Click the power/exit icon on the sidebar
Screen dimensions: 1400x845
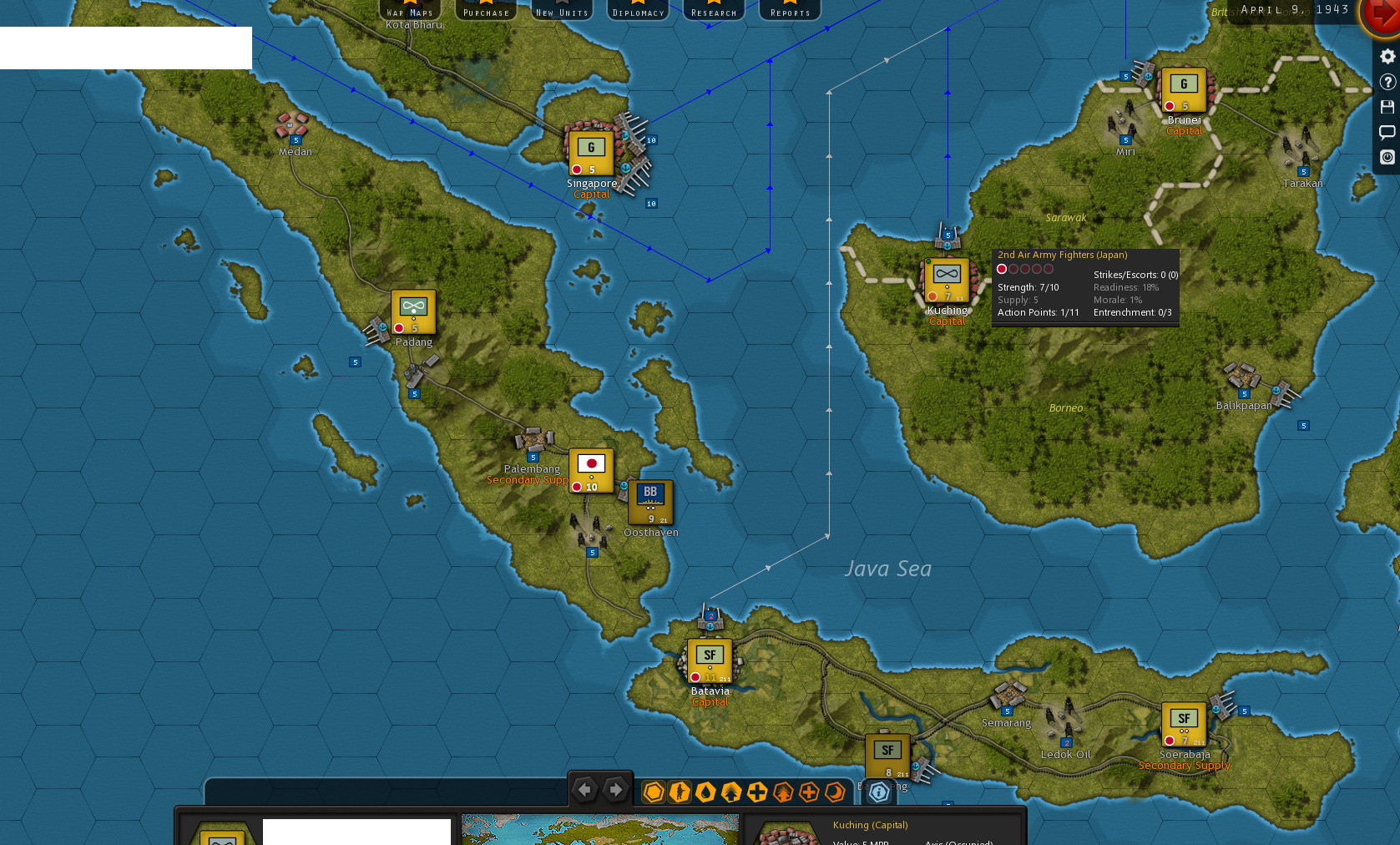[1387, 157]
